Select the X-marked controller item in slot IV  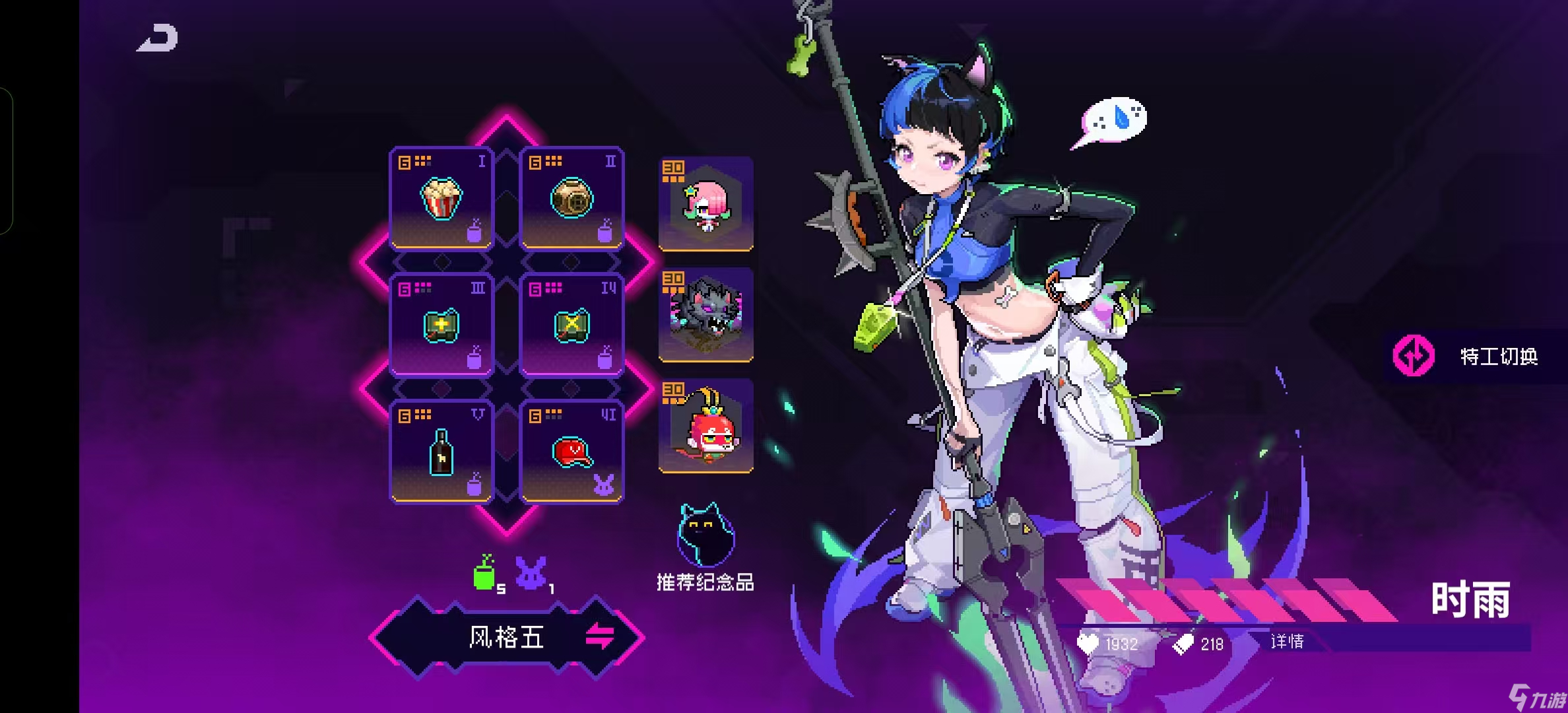coord(572,325)
